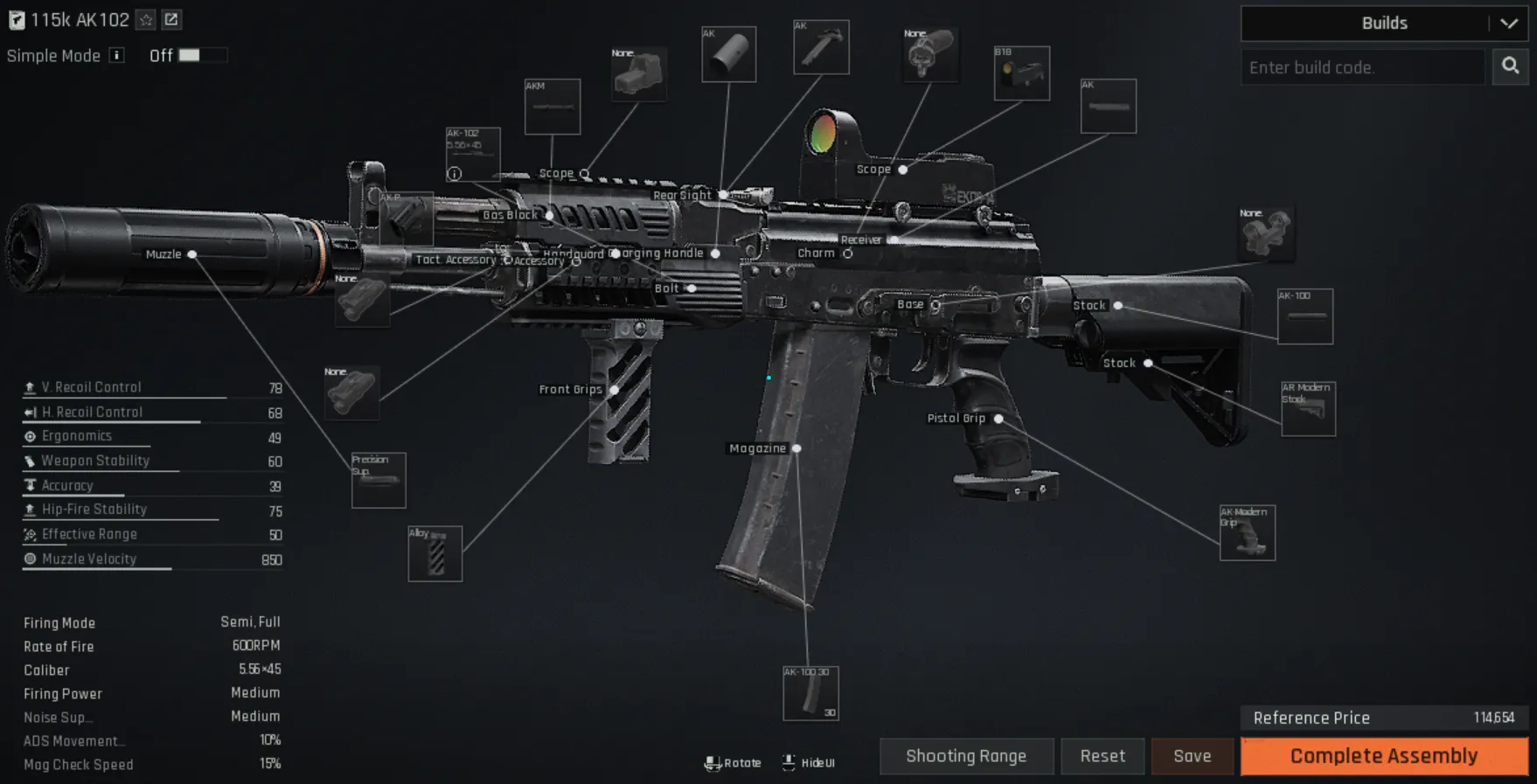
Task: Expand the Builds dropdown
Action: point(1510,24)
